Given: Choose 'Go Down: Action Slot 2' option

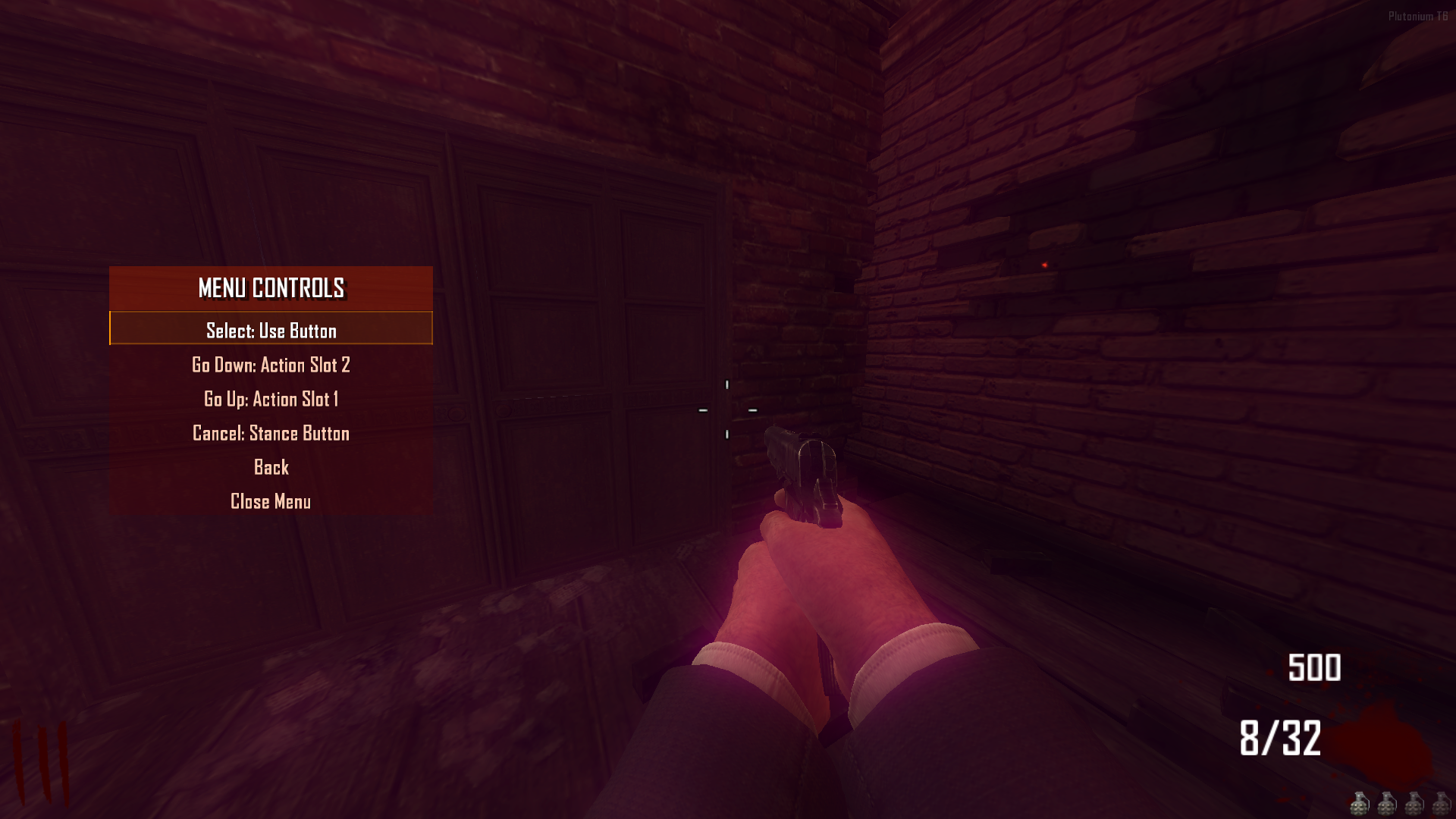Looking at the screenshot, I should tap(271, 365).
